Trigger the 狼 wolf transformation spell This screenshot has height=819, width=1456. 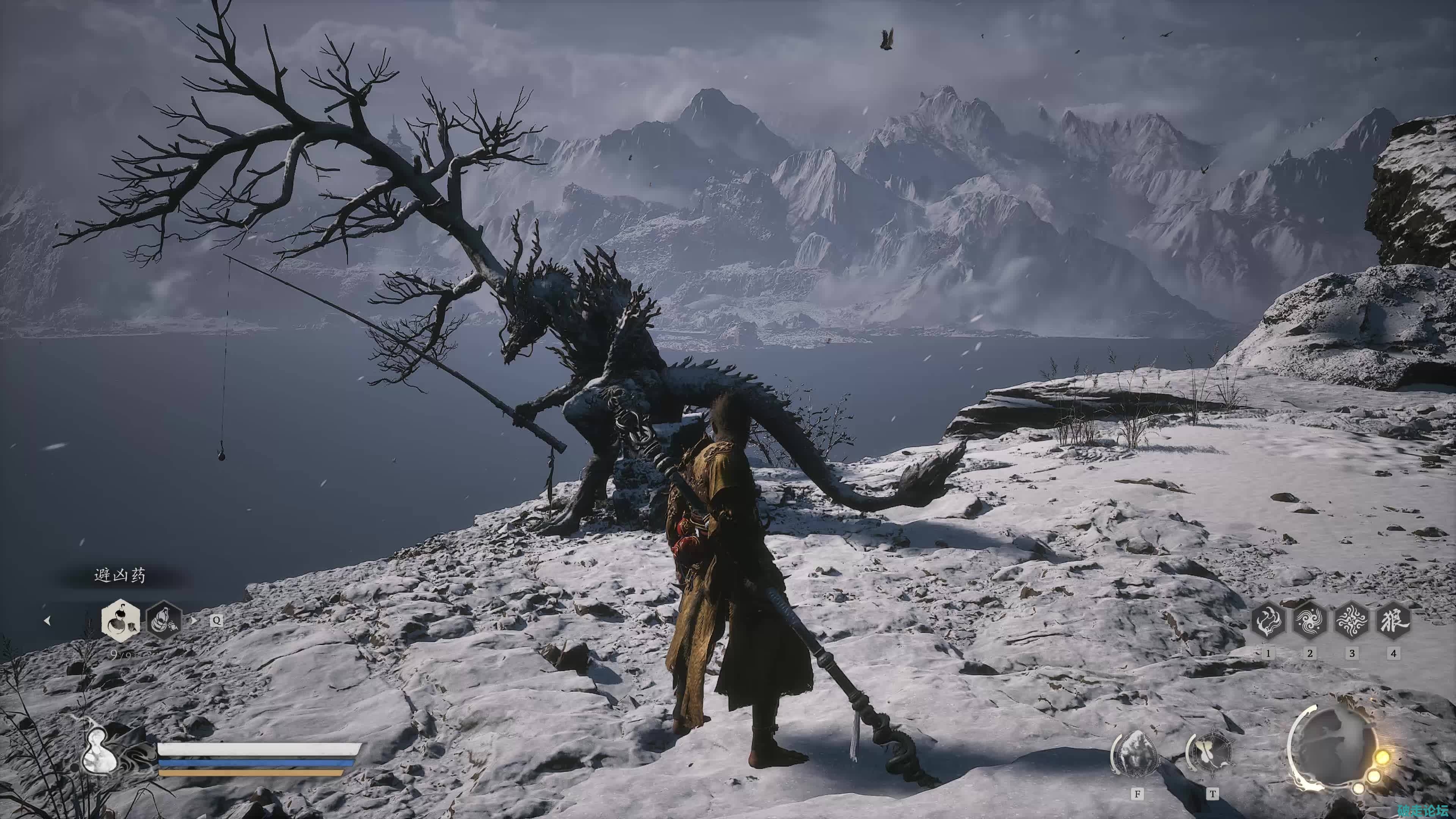[x=1393, y=621]
